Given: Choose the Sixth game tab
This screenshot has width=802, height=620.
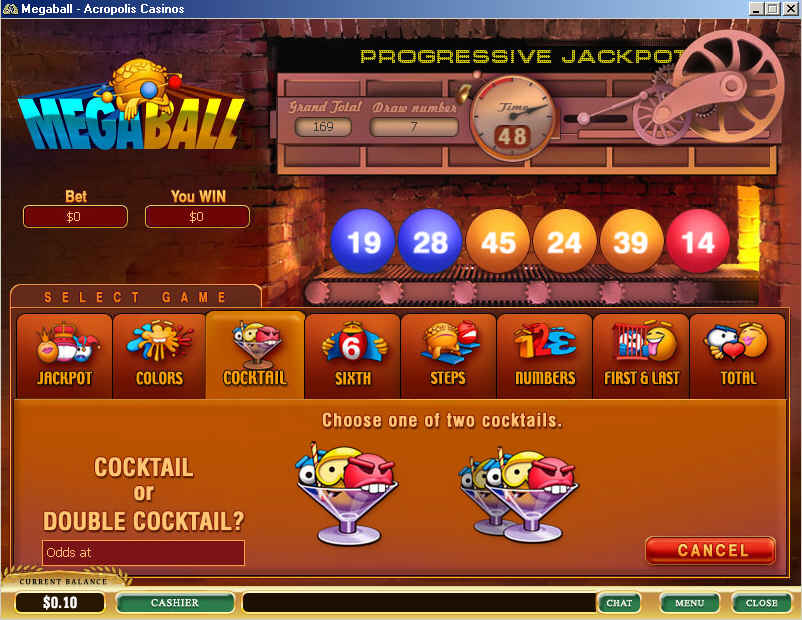Looking at the screenshot, I should (x=352, y=355).
